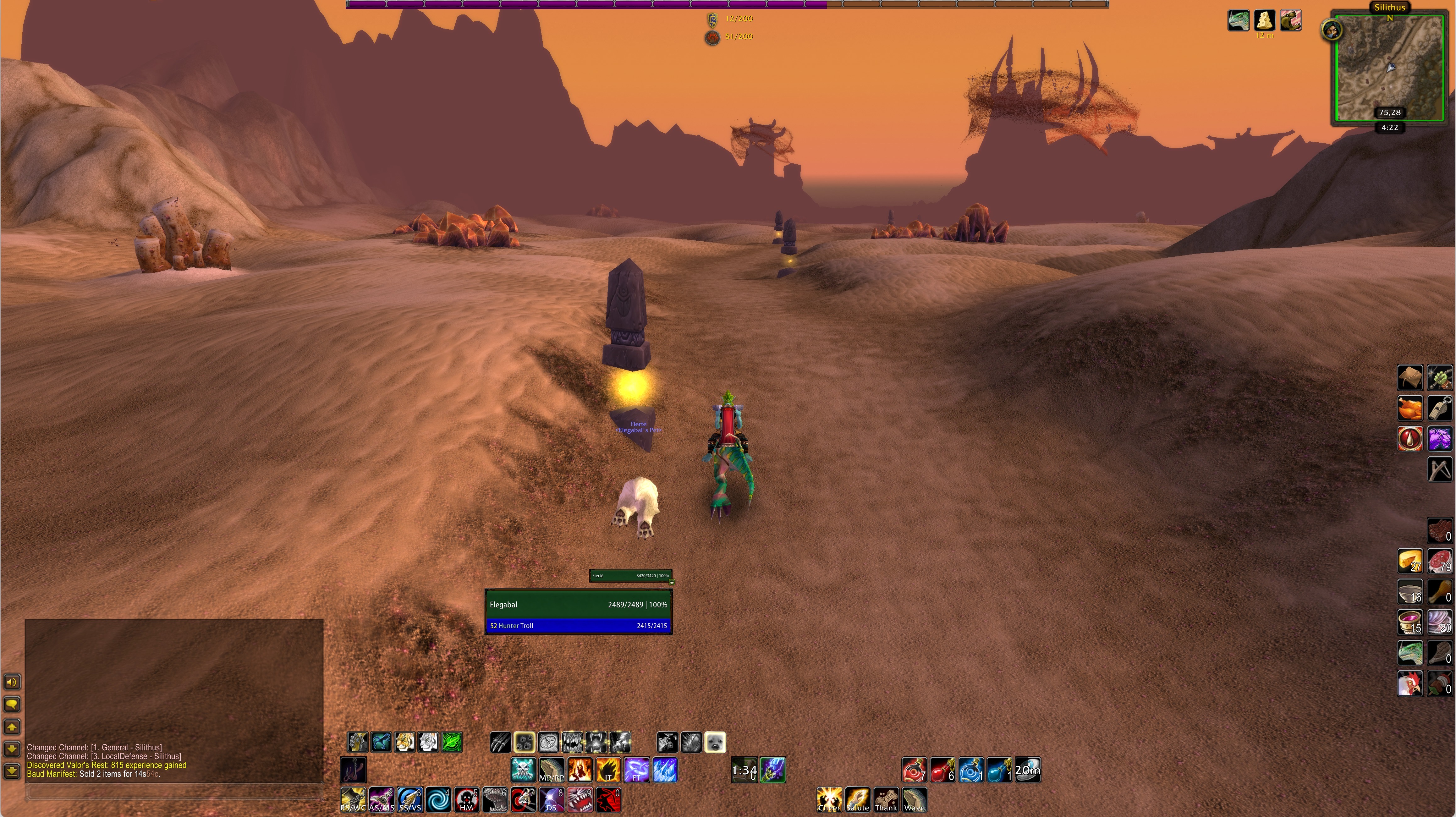The width and height of the screenshot is (1456, 817).
Task: Set the FT freezing trap
Action: click(636, 770)
